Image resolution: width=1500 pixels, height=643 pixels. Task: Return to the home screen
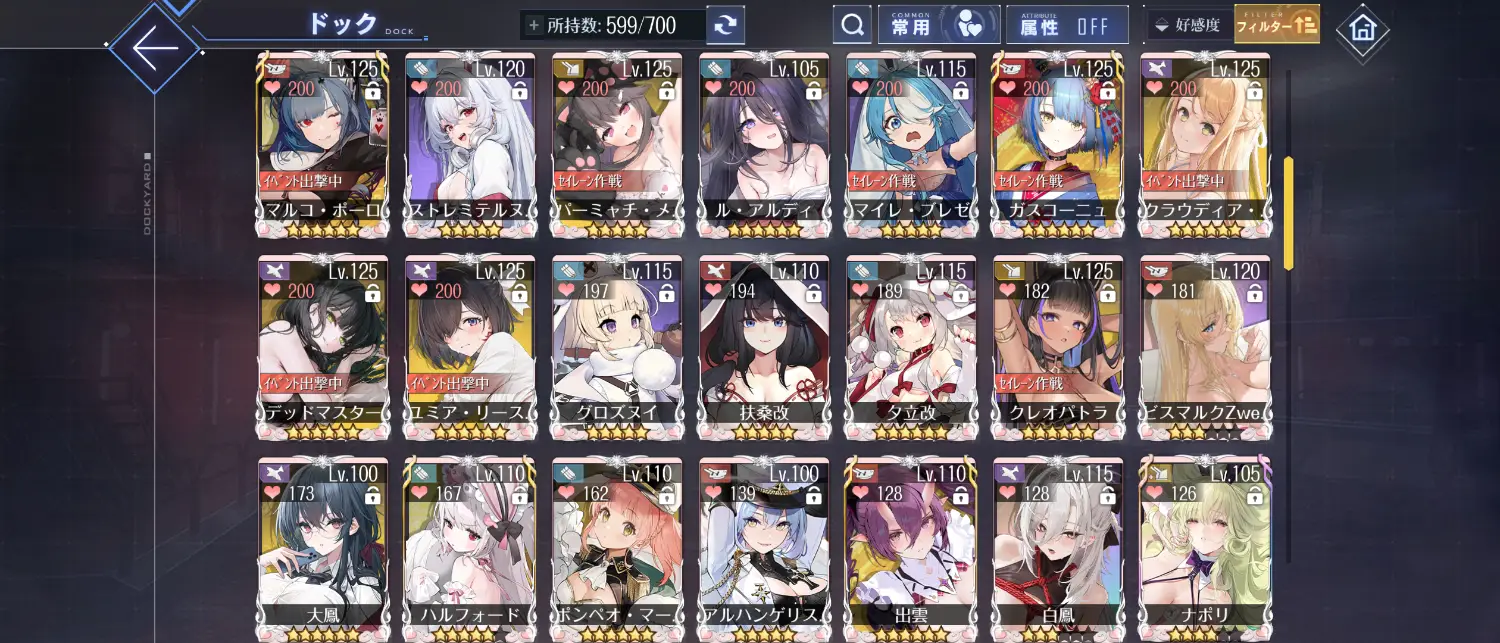pos(1362,30)
